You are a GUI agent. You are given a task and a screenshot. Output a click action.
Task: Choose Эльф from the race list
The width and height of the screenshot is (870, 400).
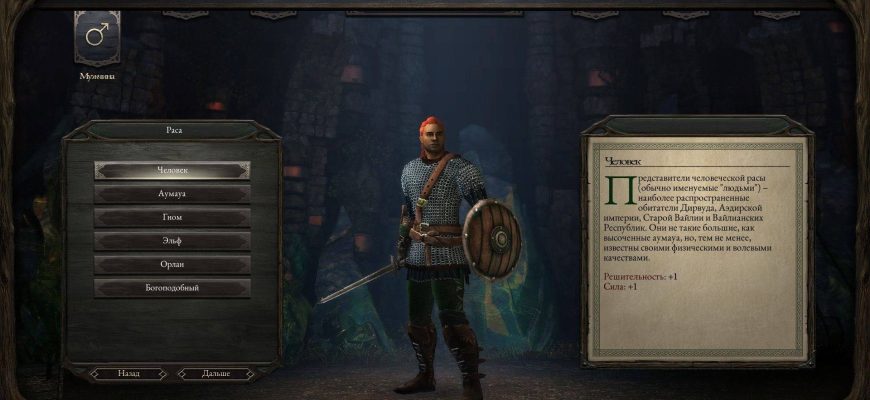coord(172,241)
